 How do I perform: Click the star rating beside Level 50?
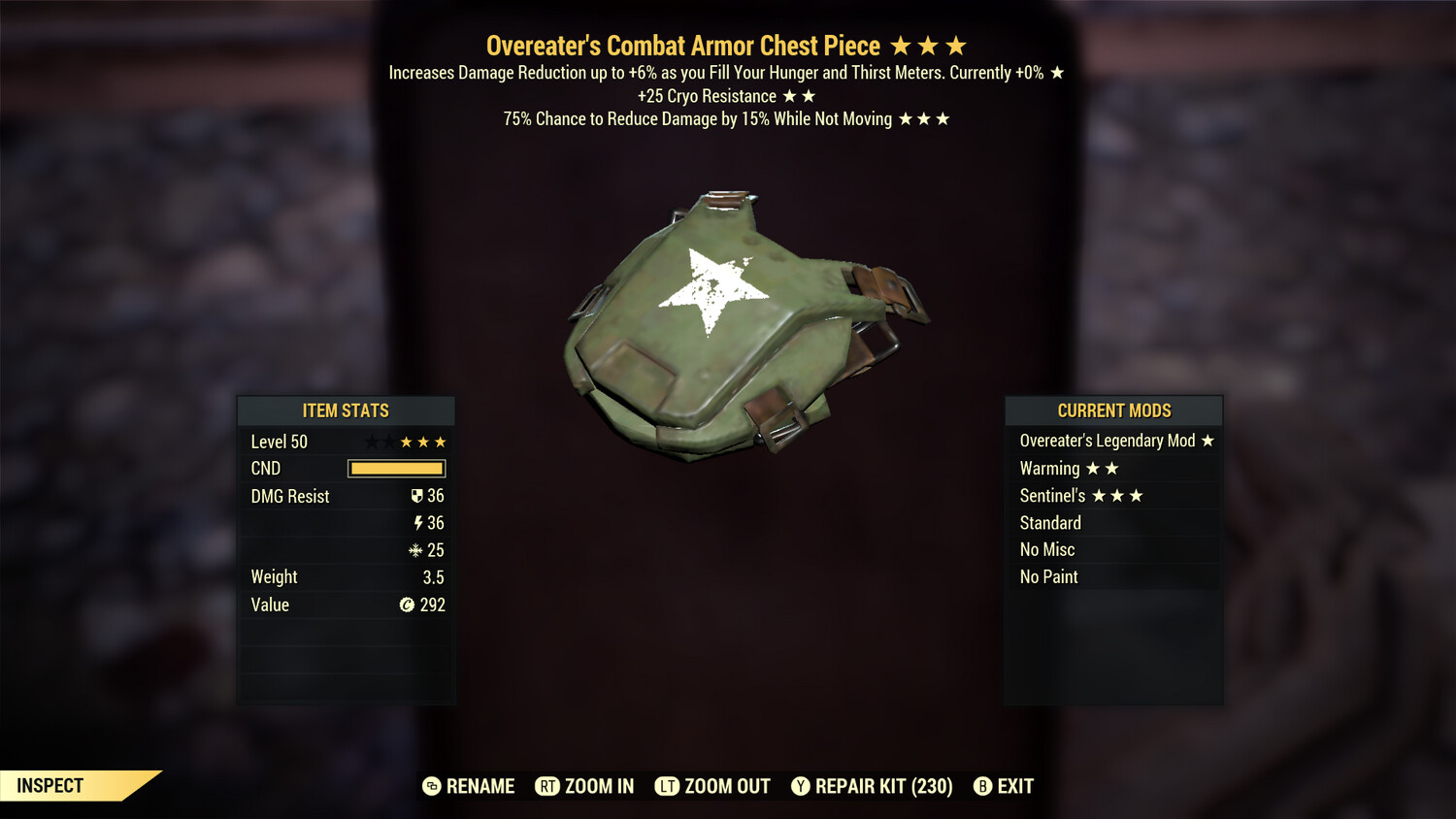pos(411,441)
